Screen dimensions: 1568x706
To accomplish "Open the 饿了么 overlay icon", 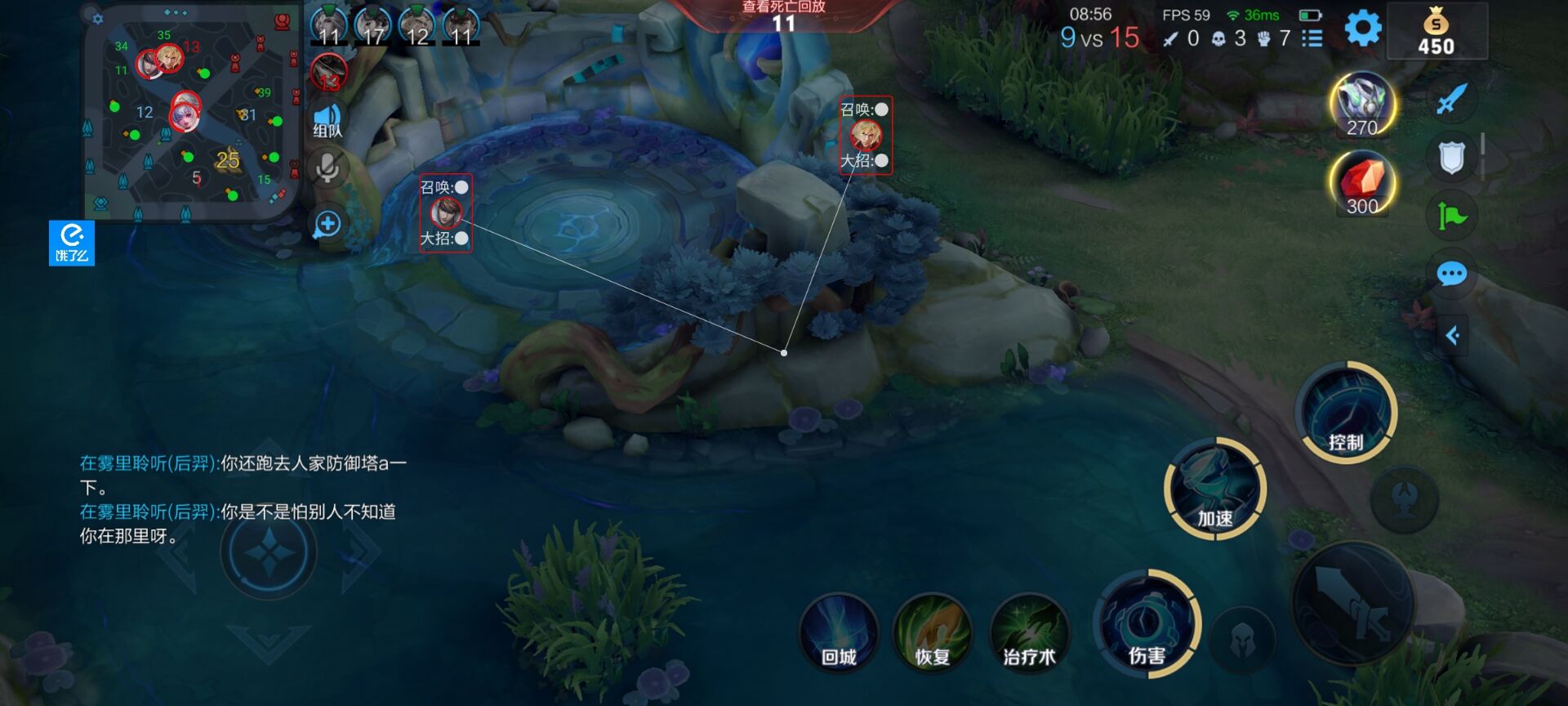I will click(72, 243).
